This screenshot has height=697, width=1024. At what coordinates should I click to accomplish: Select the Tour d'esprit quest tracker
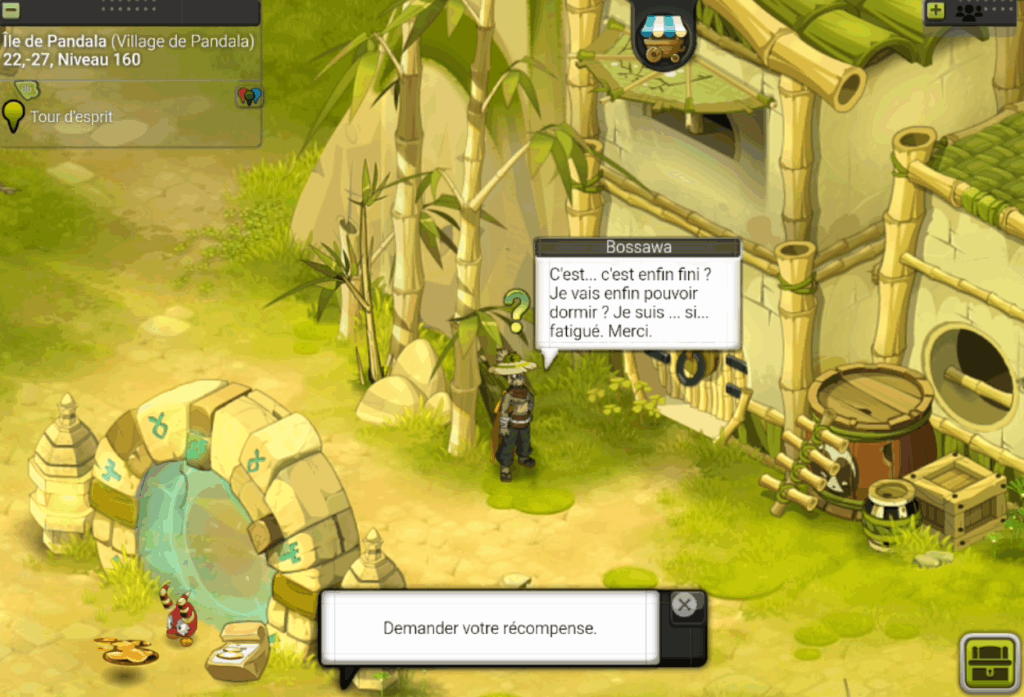70,117
